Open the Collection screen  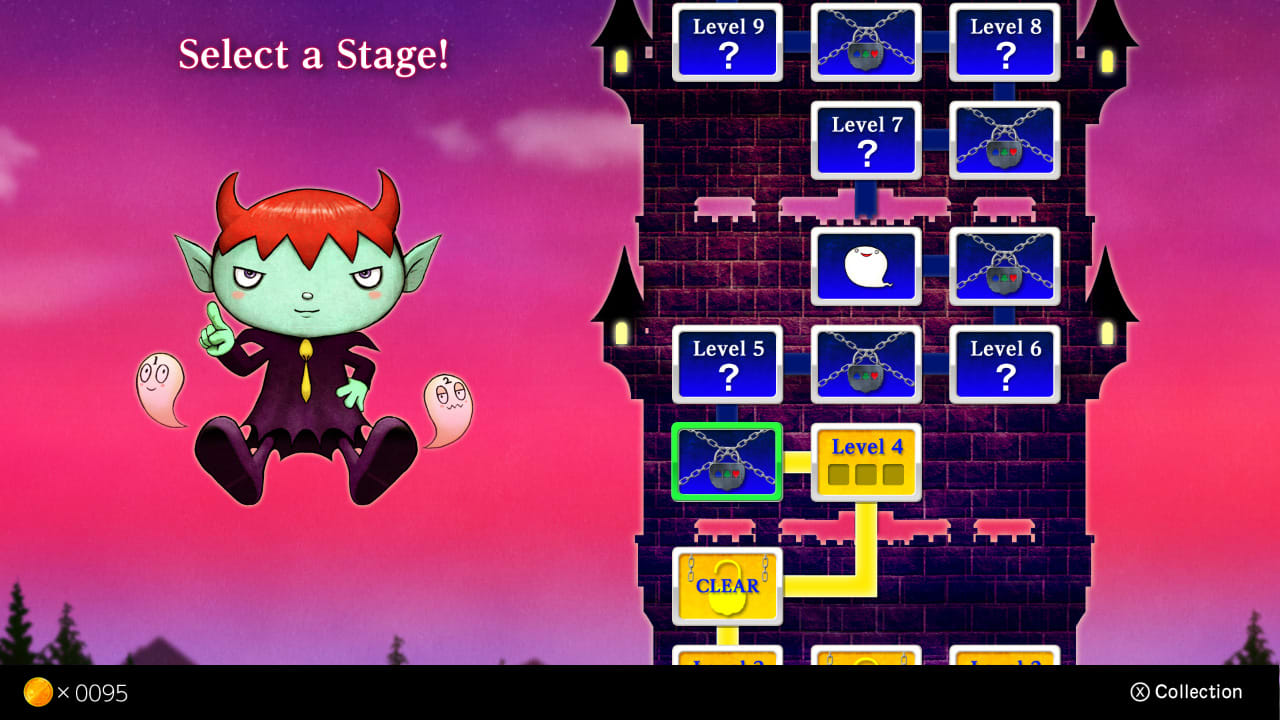click(1186, 691)
